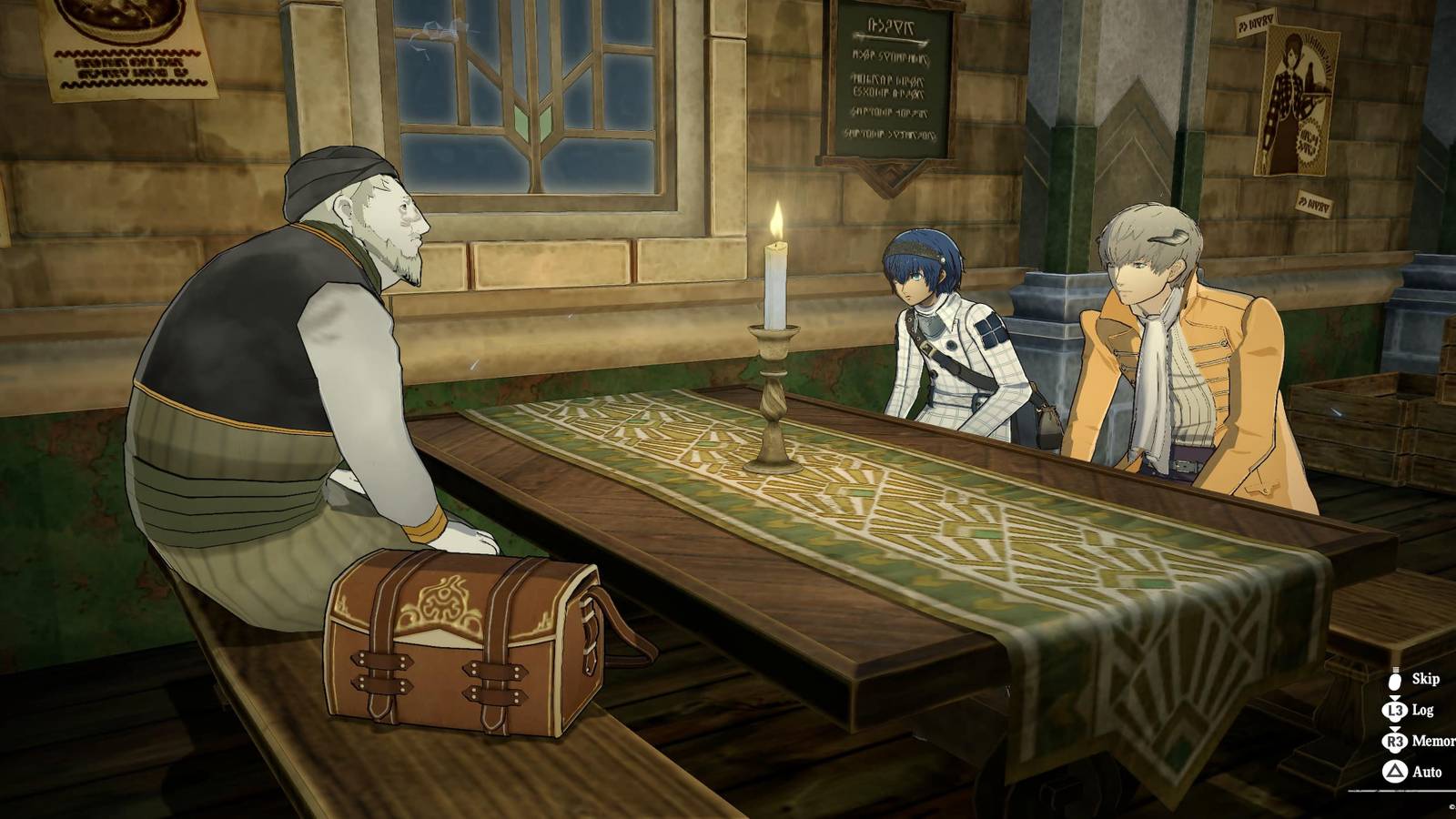
Task: Click the arrow between Skip and Log prompts
Action: pos(1394,697)
